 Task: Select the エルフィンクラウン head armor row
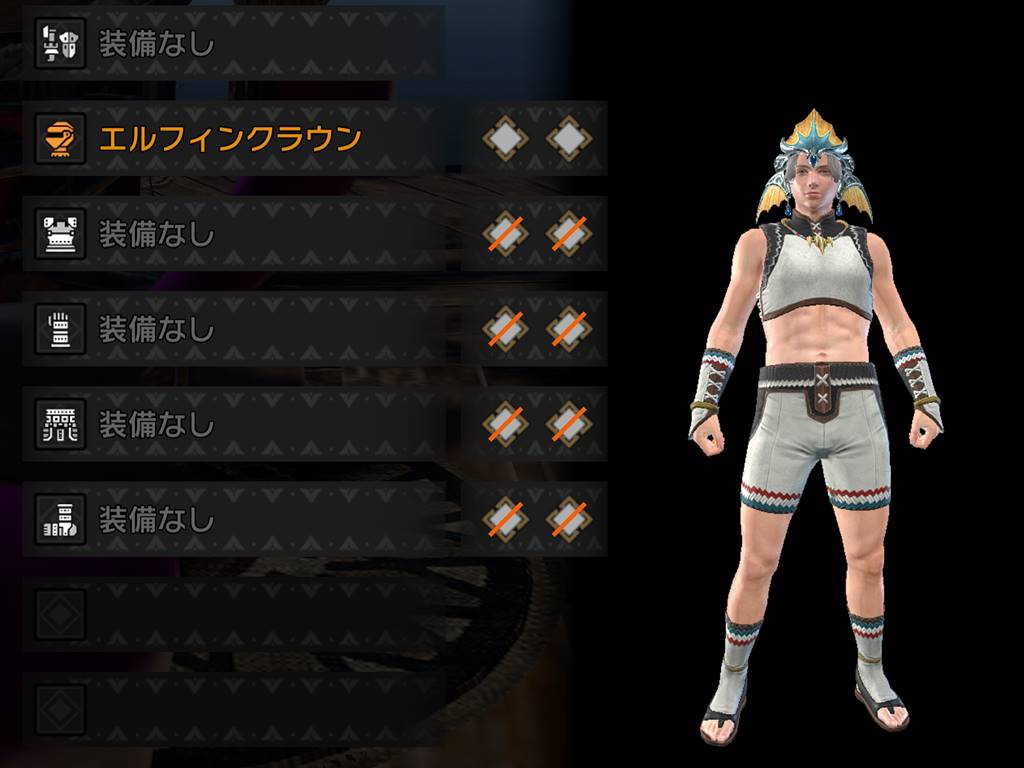(x=230, y=139)
